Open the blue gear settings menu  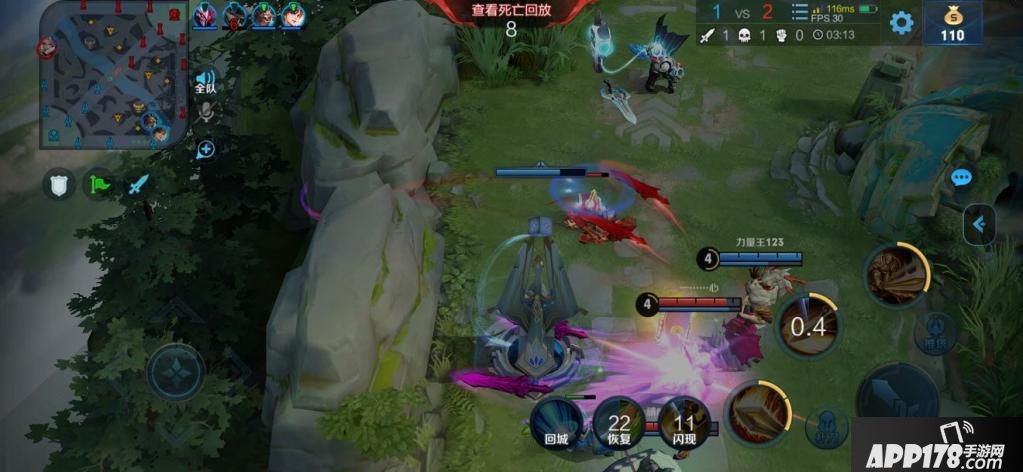[901, 23]
